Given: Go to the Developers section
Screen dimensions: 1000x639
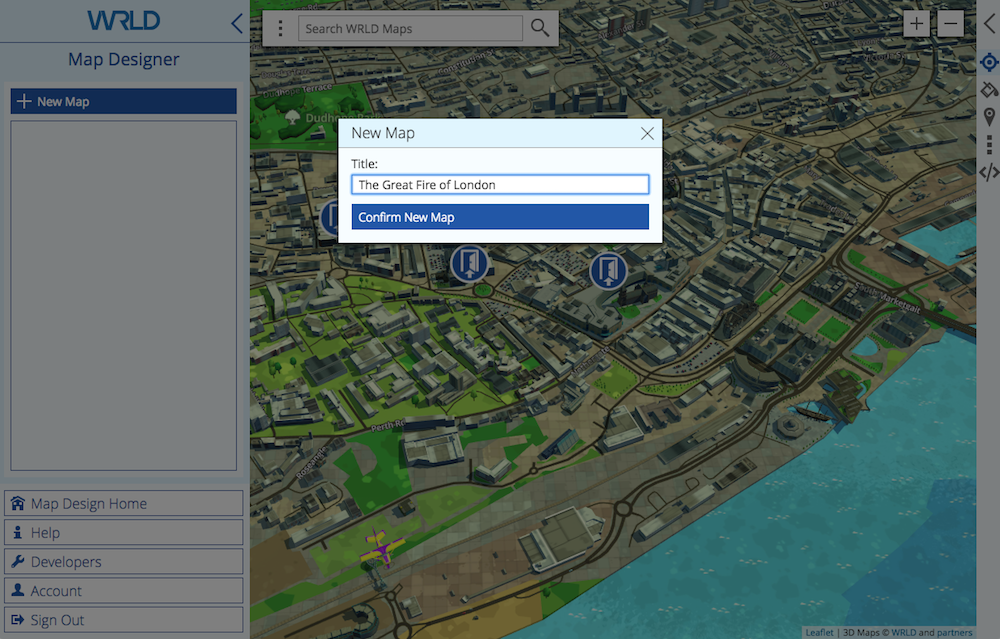Looking at the screenshot, I should pos(123,561).
